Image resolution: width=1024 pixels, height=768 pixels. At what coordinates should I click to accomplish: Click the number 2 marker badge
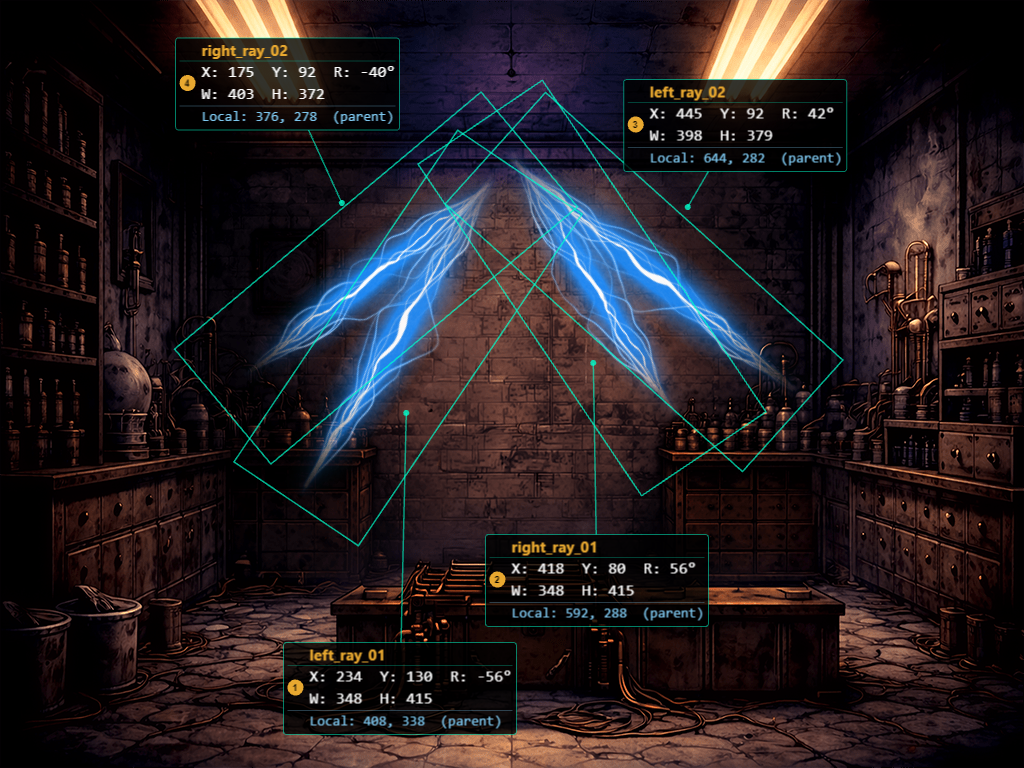coord(497,579)
